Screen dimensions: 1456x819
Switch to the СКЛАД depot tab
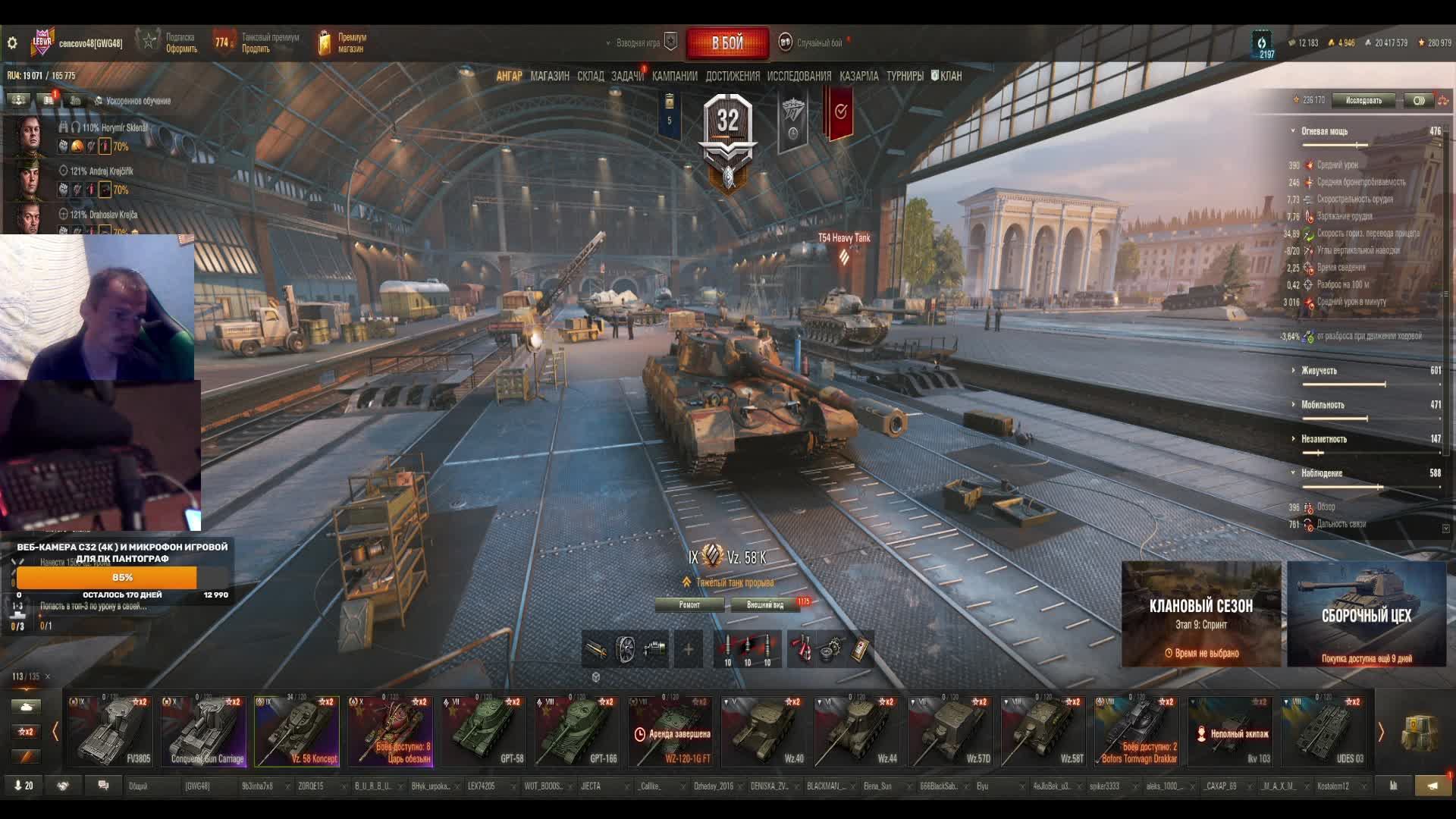point(590,76)
